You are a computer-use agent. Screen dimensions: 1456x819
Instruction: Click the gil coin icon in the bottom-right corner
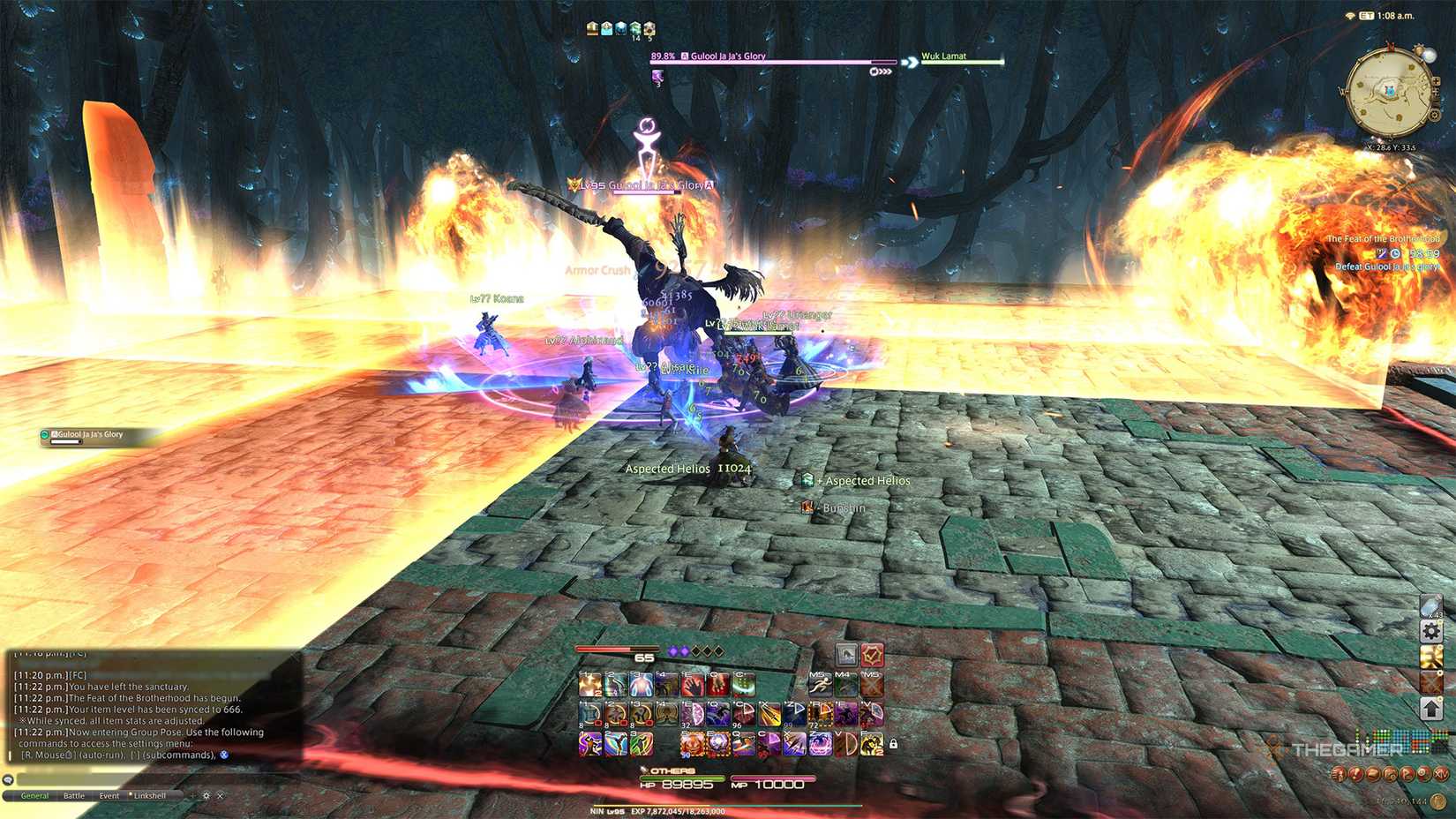(1437, 802)
